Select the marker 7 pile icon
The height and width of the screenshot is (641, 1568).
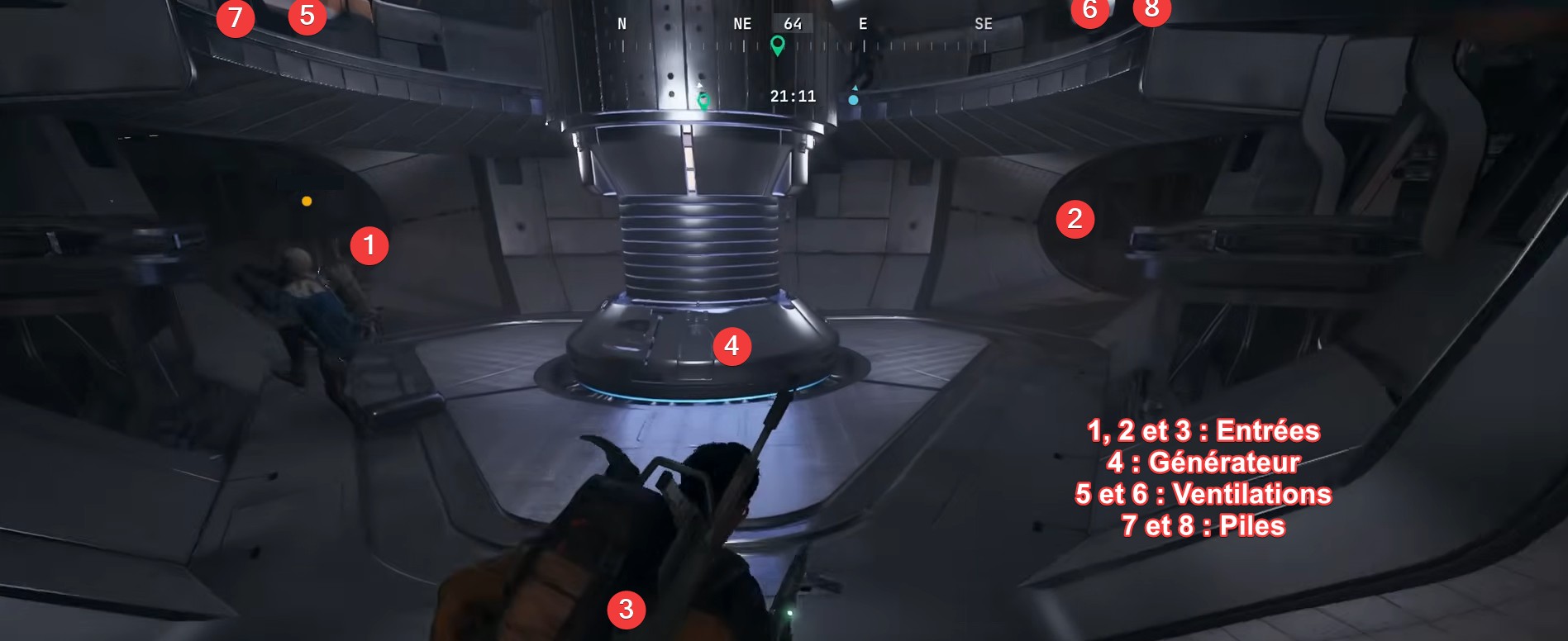coord(234,17)
